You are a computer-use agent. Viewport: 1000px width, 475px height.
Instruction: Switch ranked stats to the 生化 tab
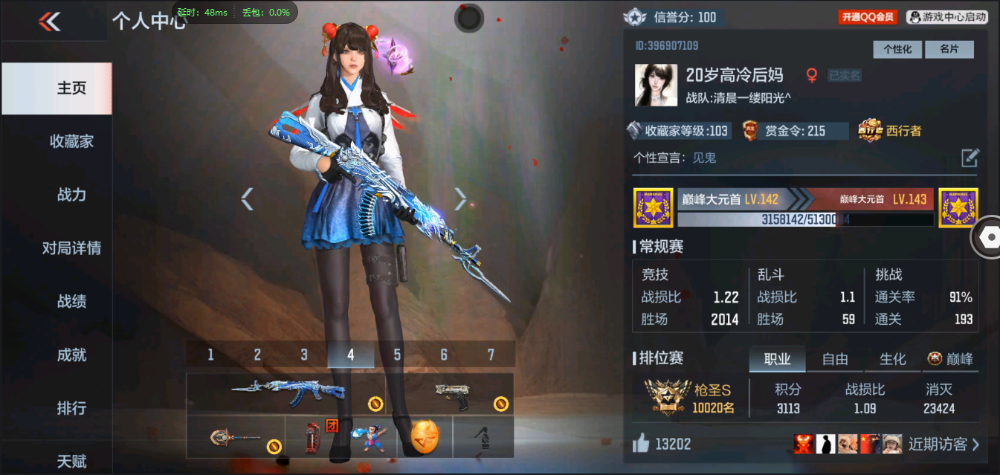(x=892, y=359)
